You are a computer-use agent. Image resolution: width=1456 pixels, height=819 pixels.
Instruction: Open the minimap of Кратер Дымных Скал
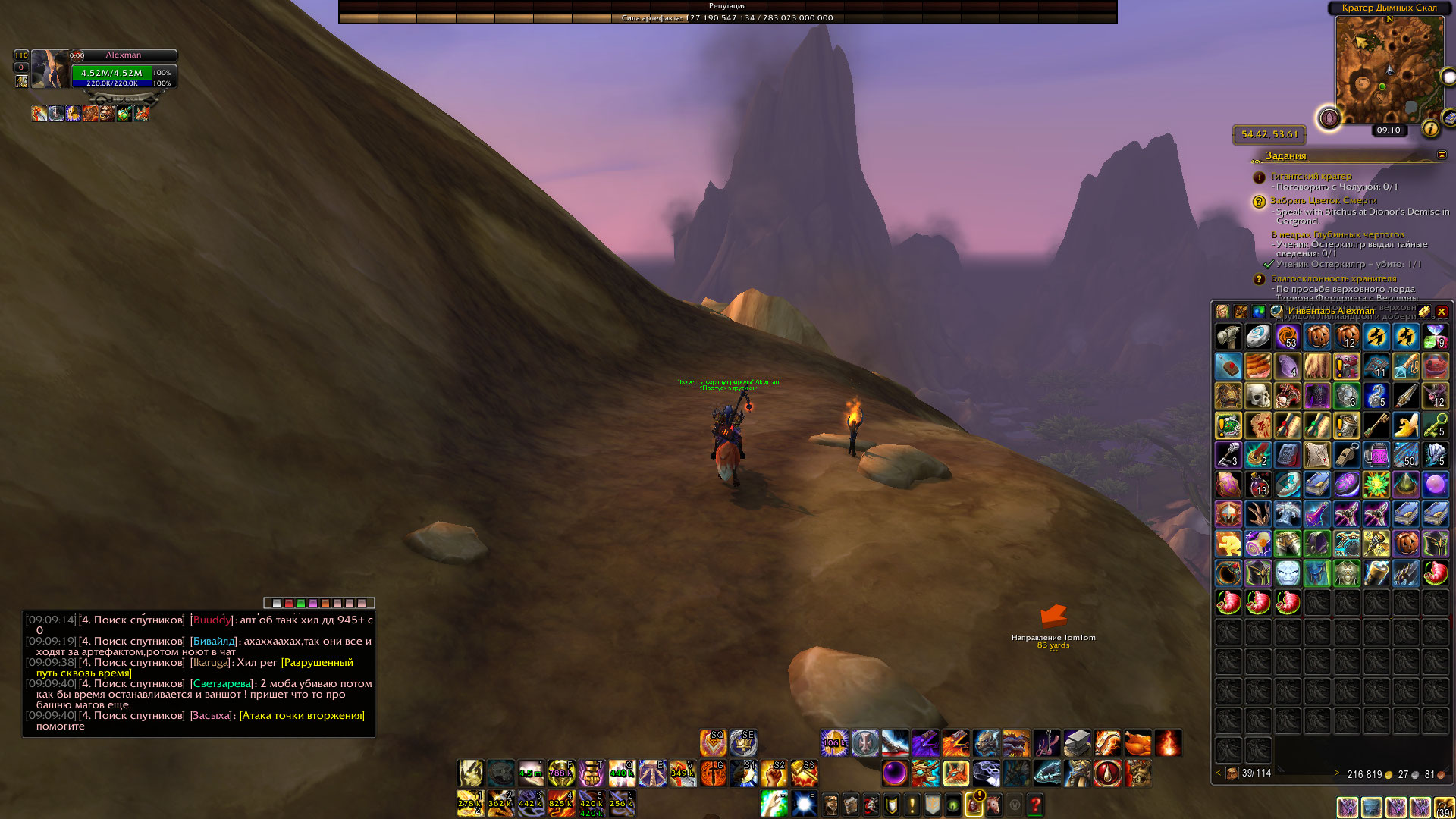pyautogui.click(x=1389, y=68)
